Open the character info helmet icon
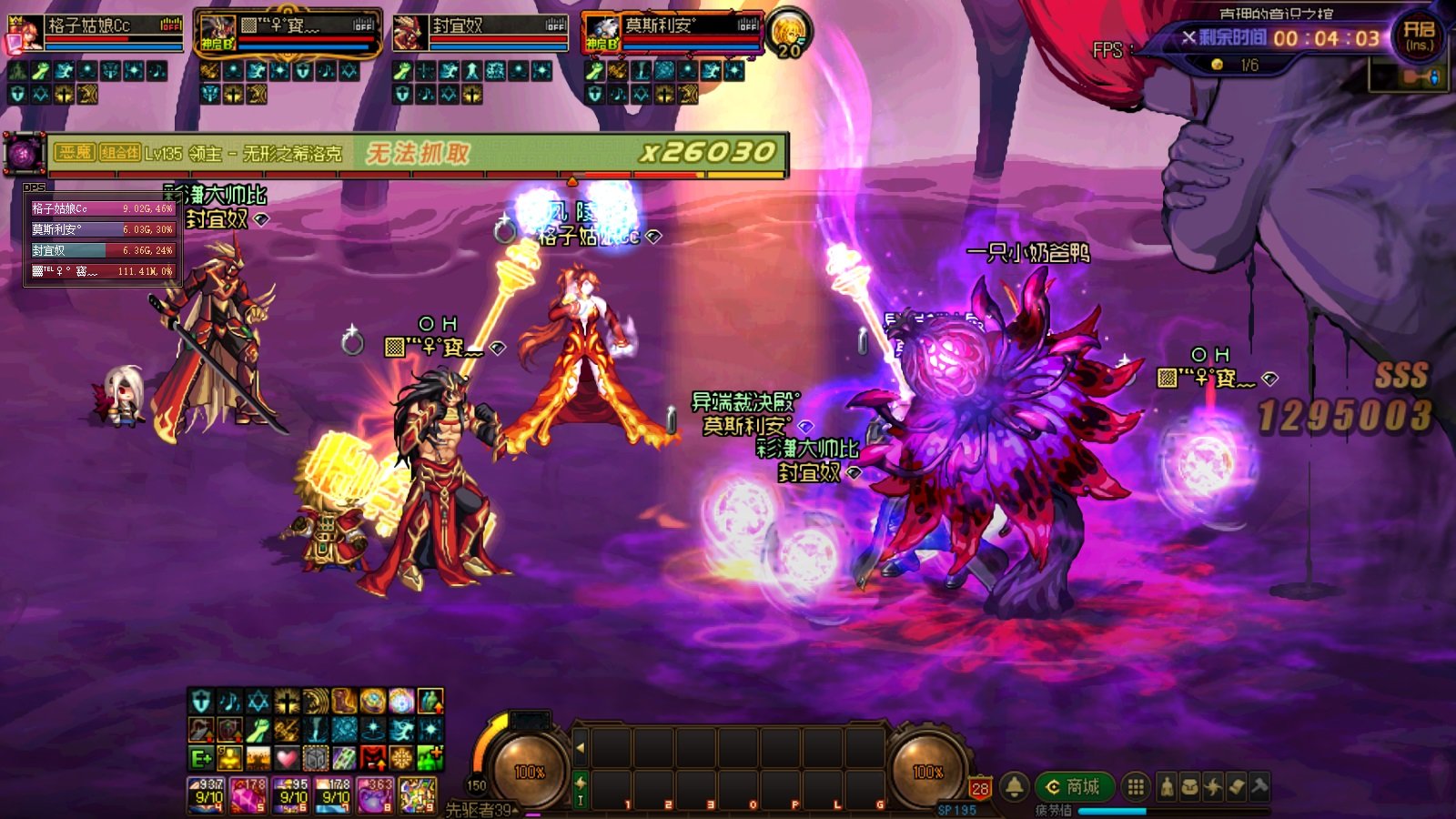This screenshot has height=819, width=1456. (1168, 787)
